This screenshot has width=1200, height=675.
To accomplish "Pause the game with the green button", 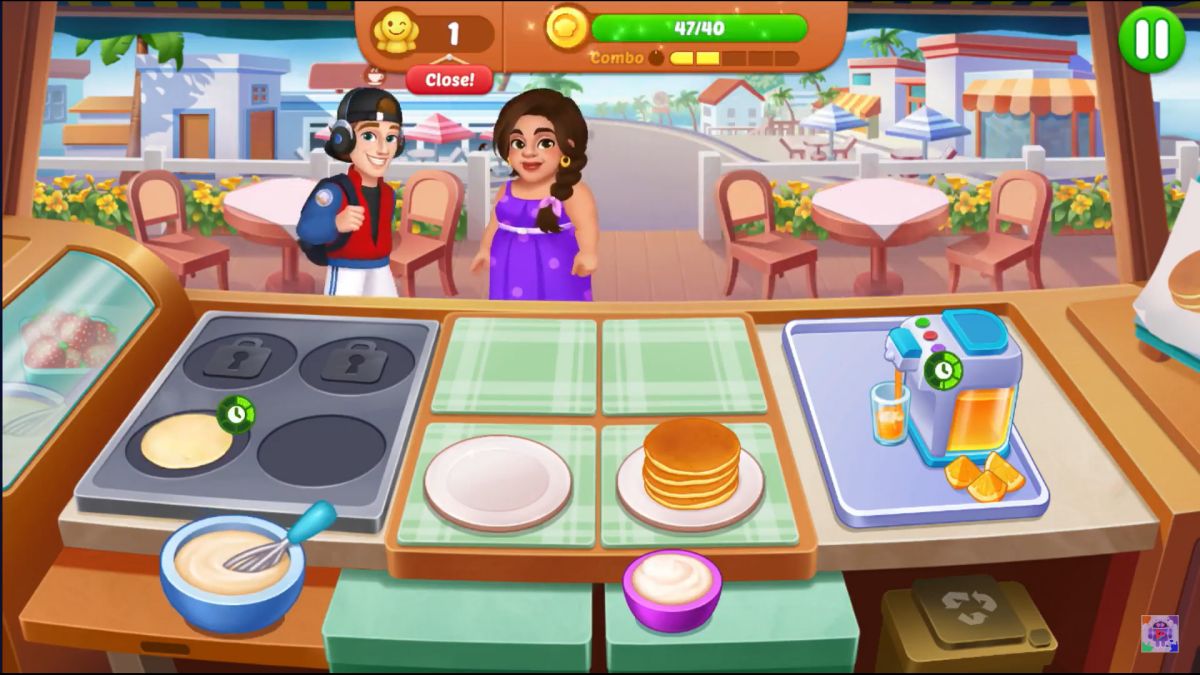I will pos(1151,39).
